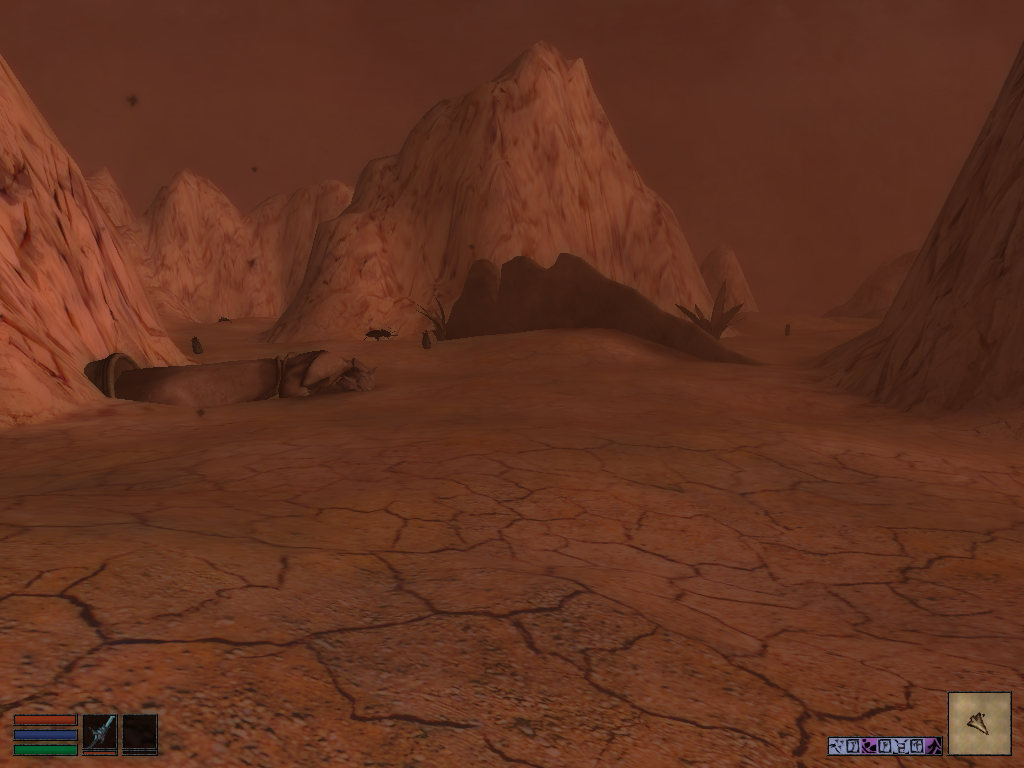Open the parchment minimap
The image size is (1024, 768).
[979, 723]
